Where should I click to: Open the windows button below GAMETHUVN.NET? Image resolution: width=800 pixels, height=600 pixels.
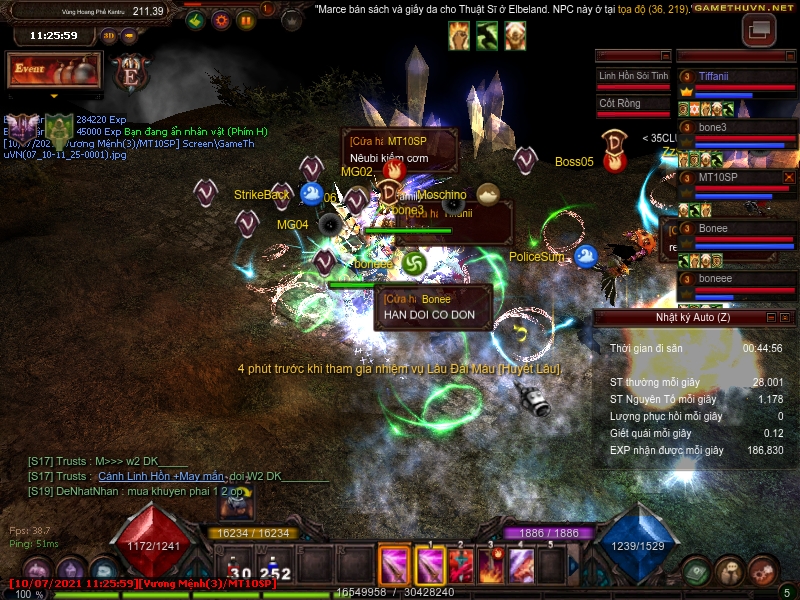click(759, 30)
